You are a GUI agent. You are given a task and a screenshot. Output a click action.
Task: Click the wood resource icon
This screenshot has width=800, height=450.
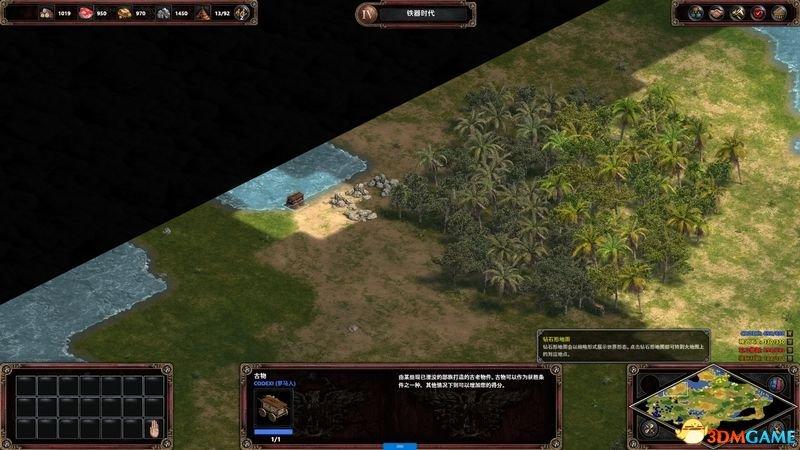tap(45, 14)
